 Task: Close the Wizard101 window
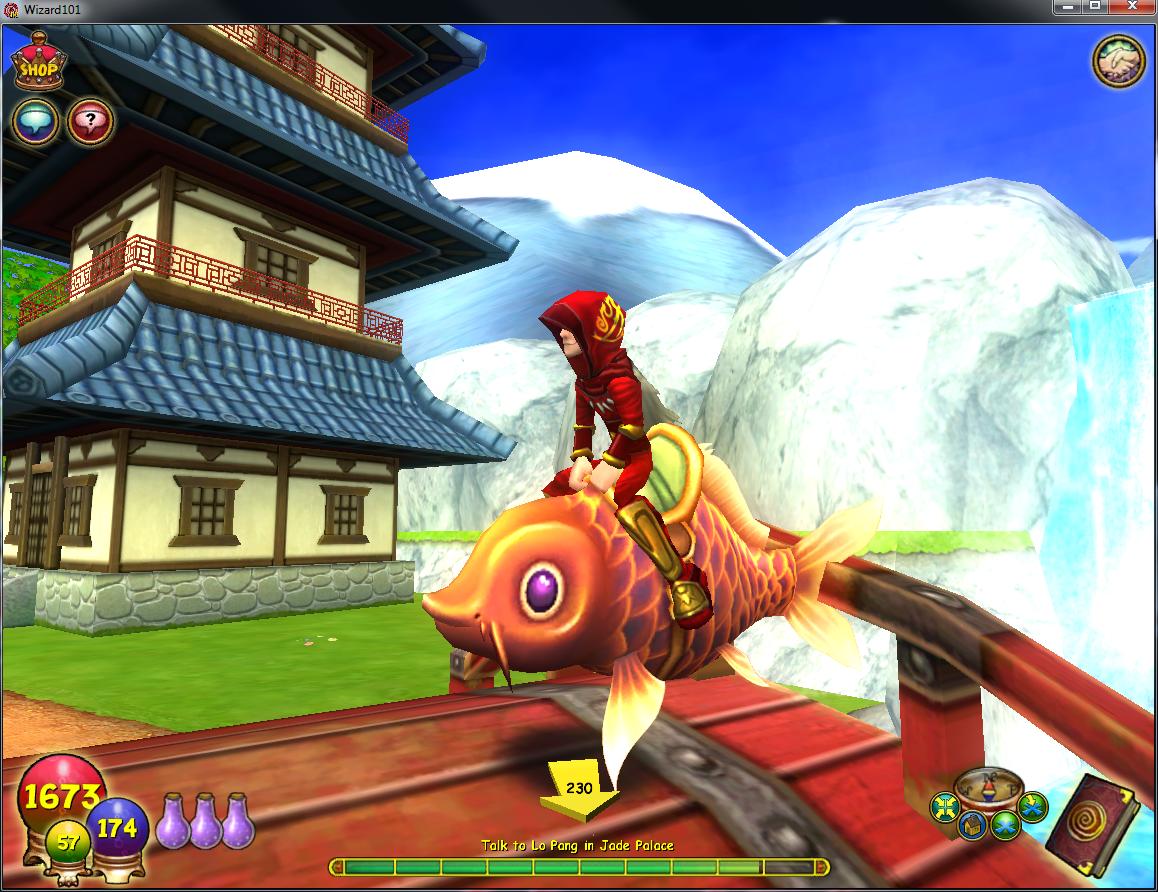[1132, 7]
